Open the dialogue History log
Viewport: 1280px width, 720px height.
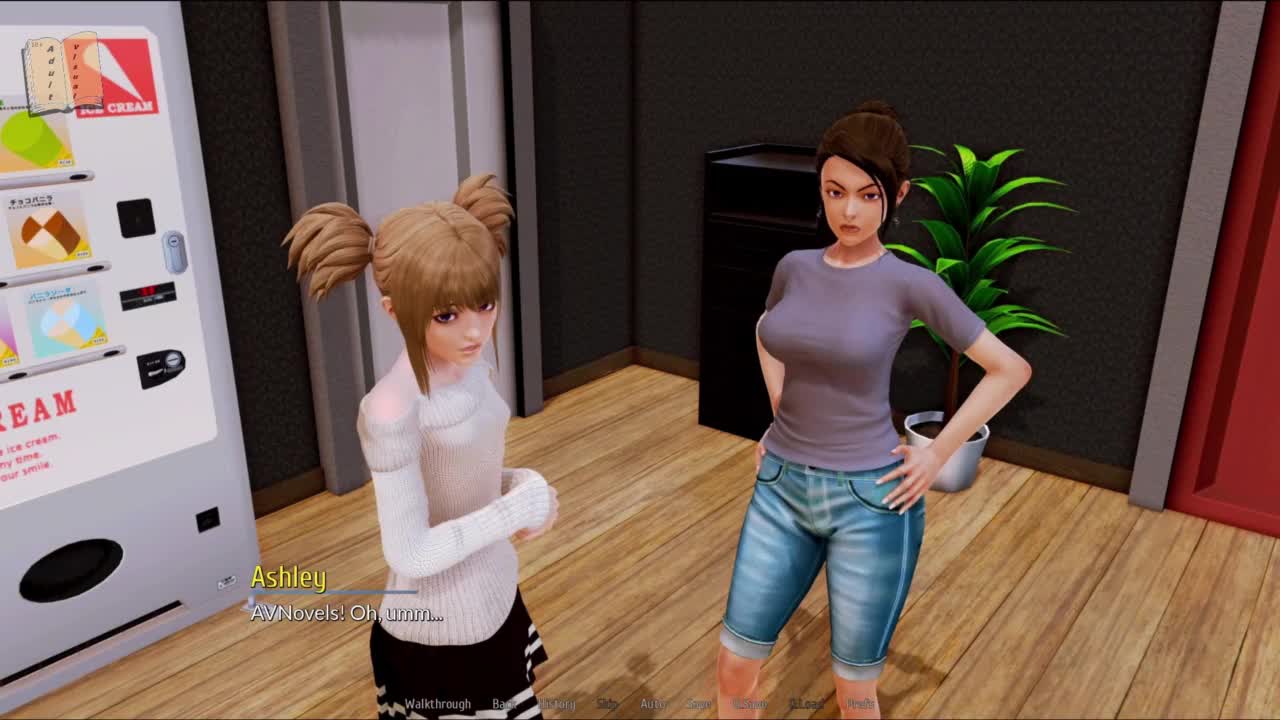558,704
